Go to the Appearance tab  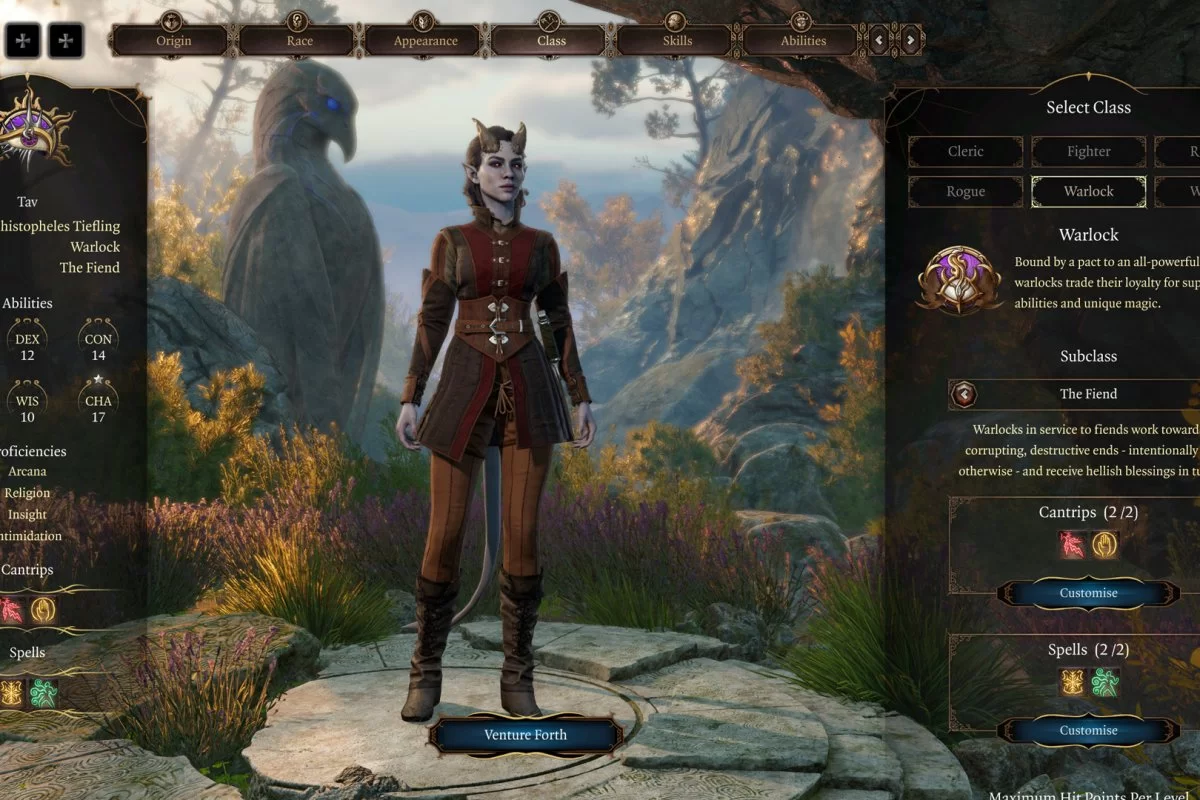(425, 41)
